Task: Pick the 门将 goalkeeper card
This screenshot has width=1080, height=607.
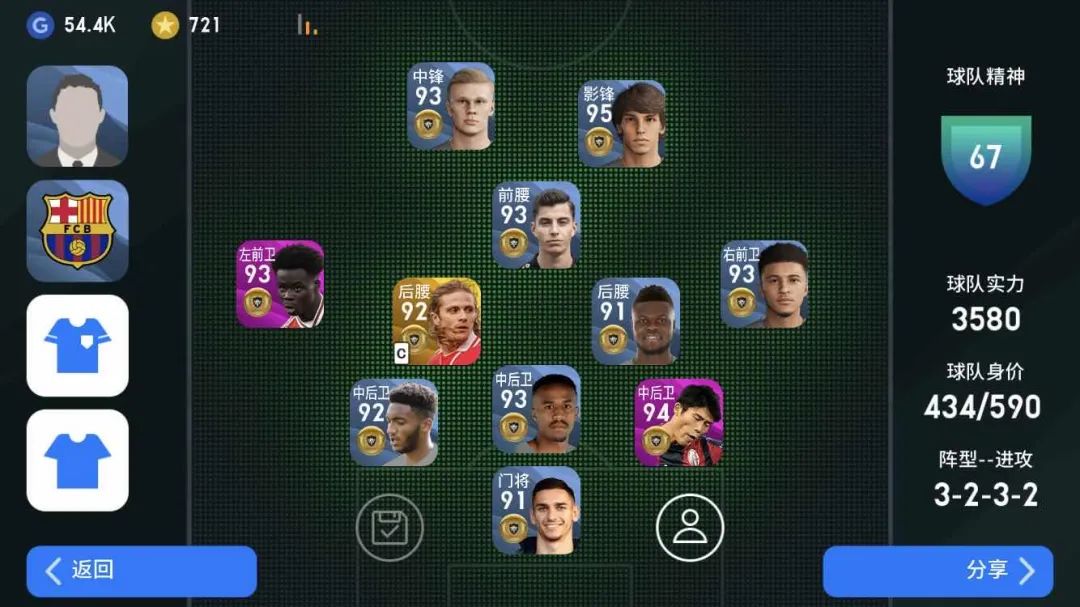Action: pos(537,510)
